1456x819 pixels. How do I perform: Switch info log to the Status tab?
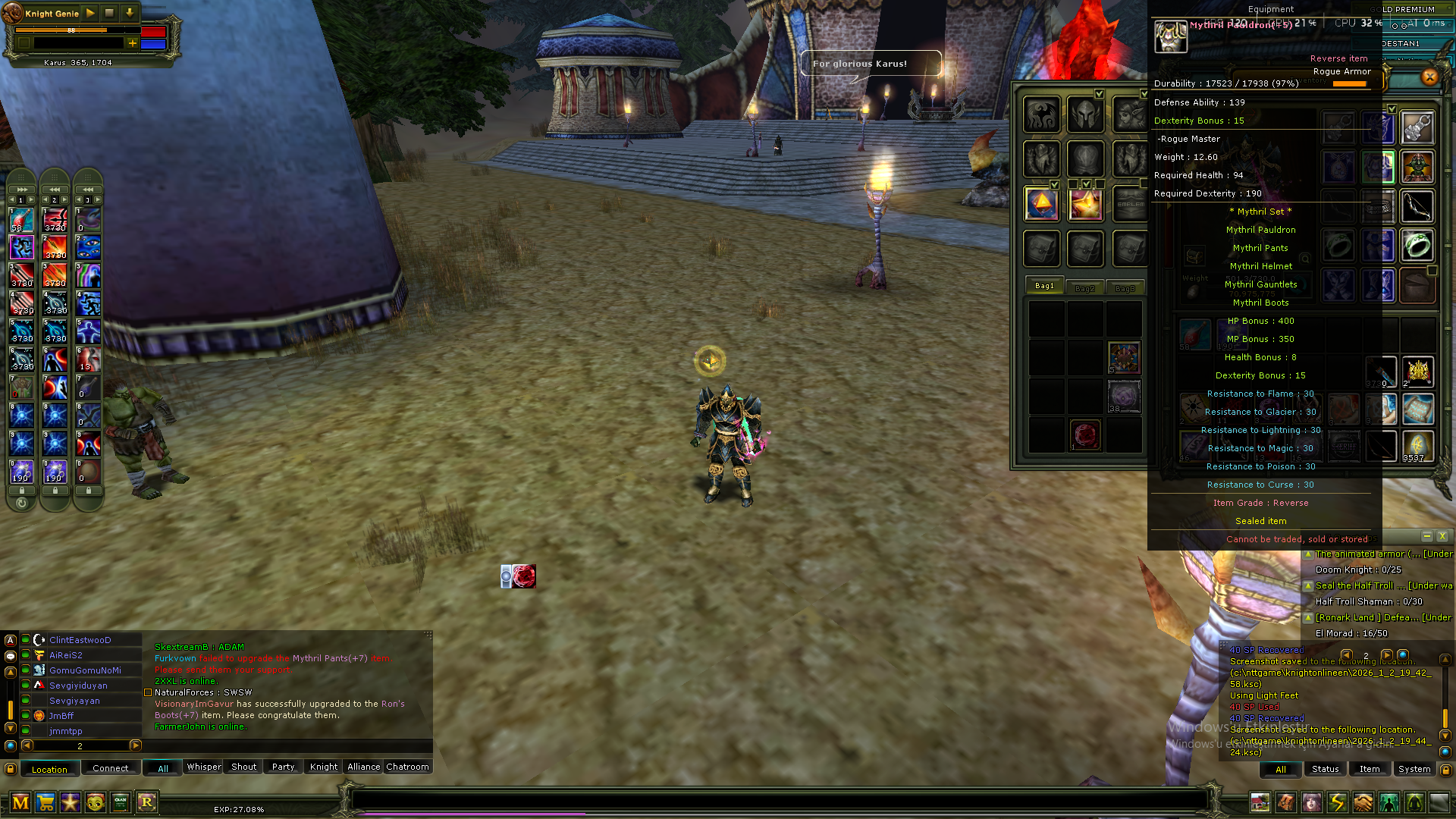[1325, 769]
